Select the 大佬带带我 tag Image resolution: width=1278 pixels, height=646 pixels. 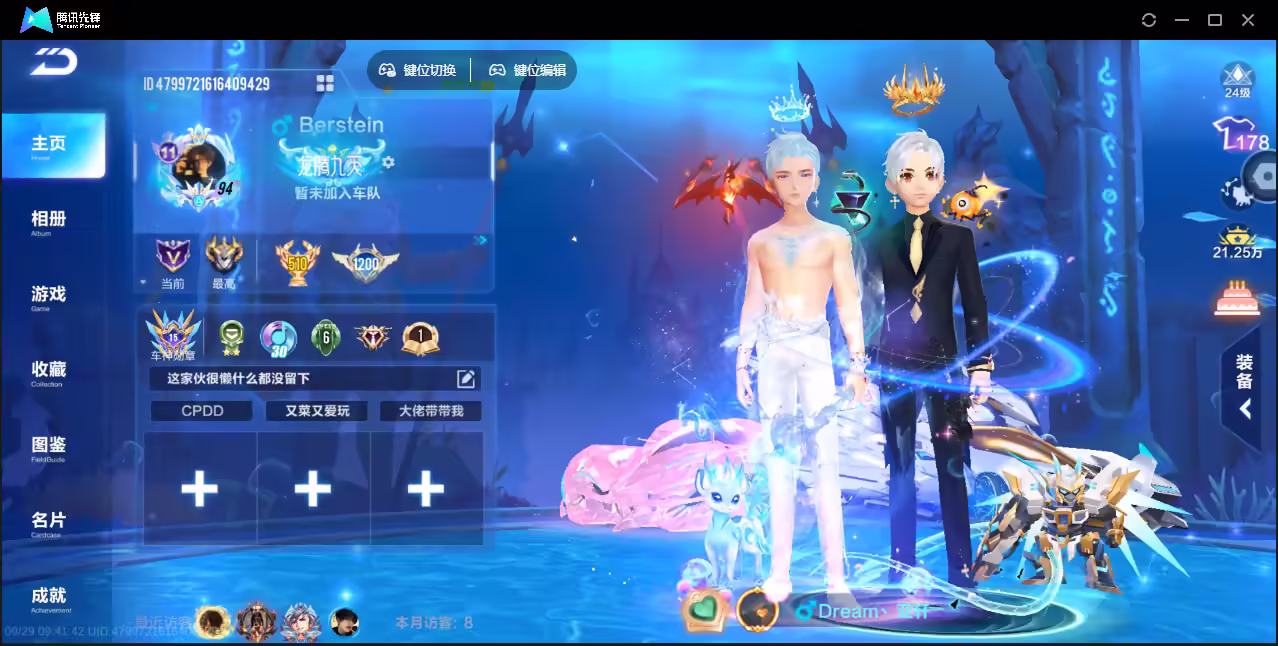tap(431, 411)
